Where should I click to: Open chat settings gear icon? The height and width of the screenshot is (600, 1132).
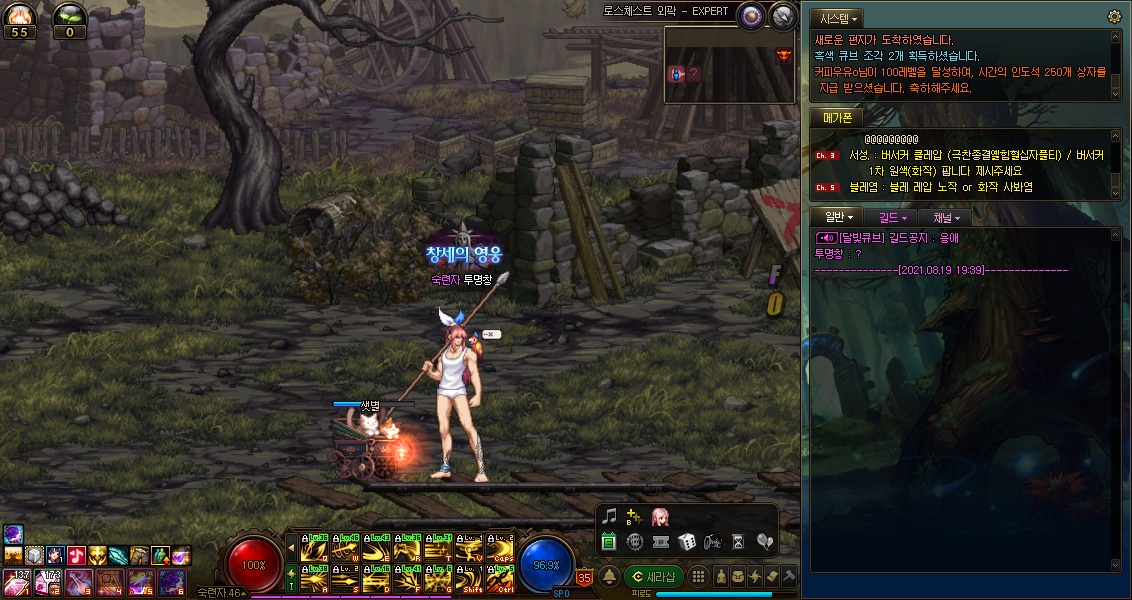(1115, 17)
